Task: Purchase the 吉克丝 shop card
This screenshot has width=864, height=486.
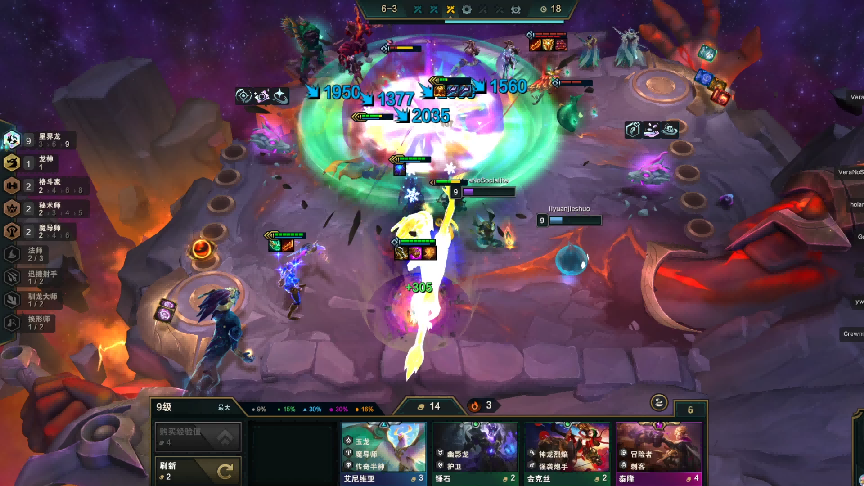Action: 568,452
